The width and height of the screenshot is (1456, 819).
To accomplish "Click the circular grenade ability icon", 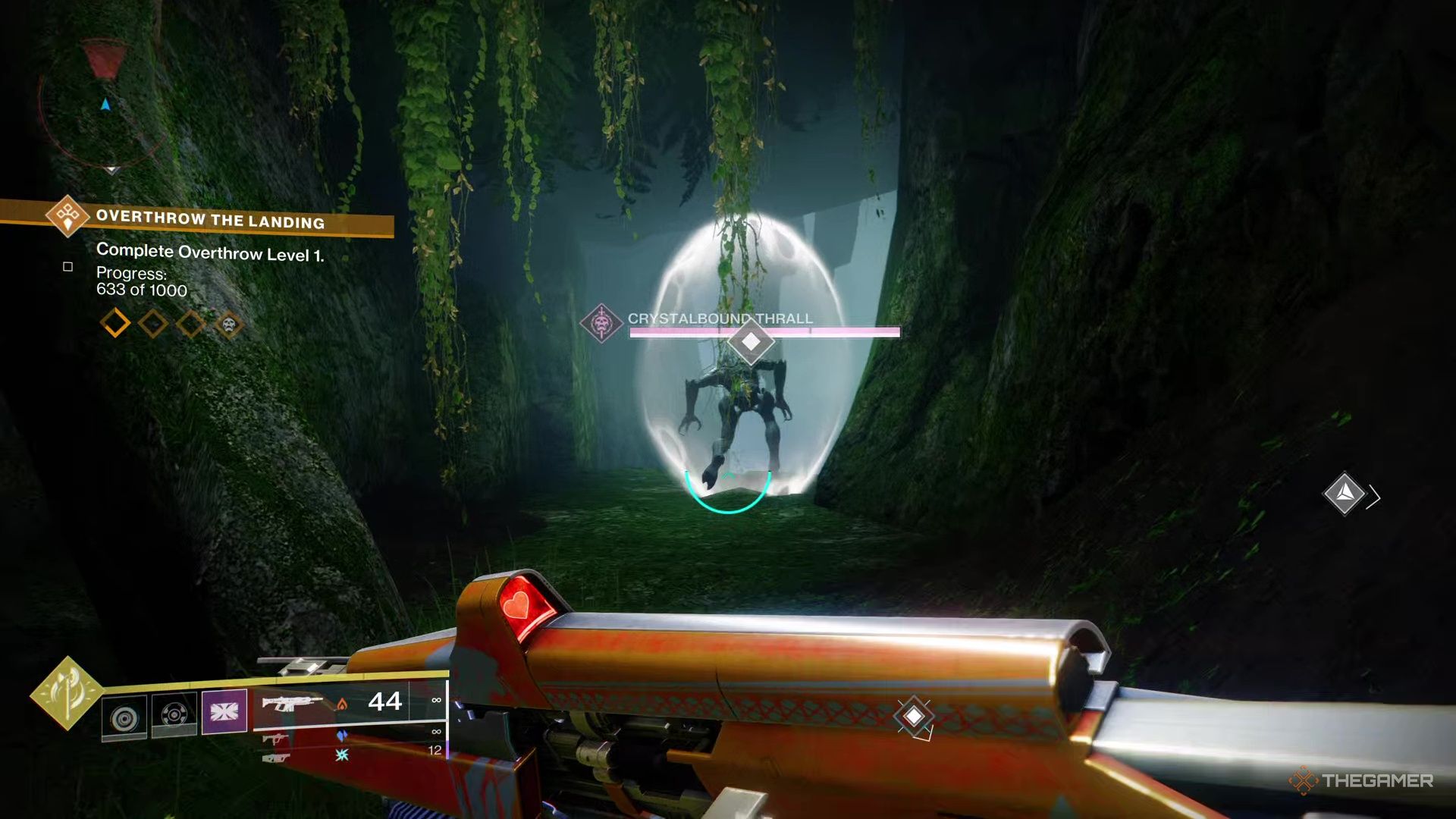I will pos(126,714).
